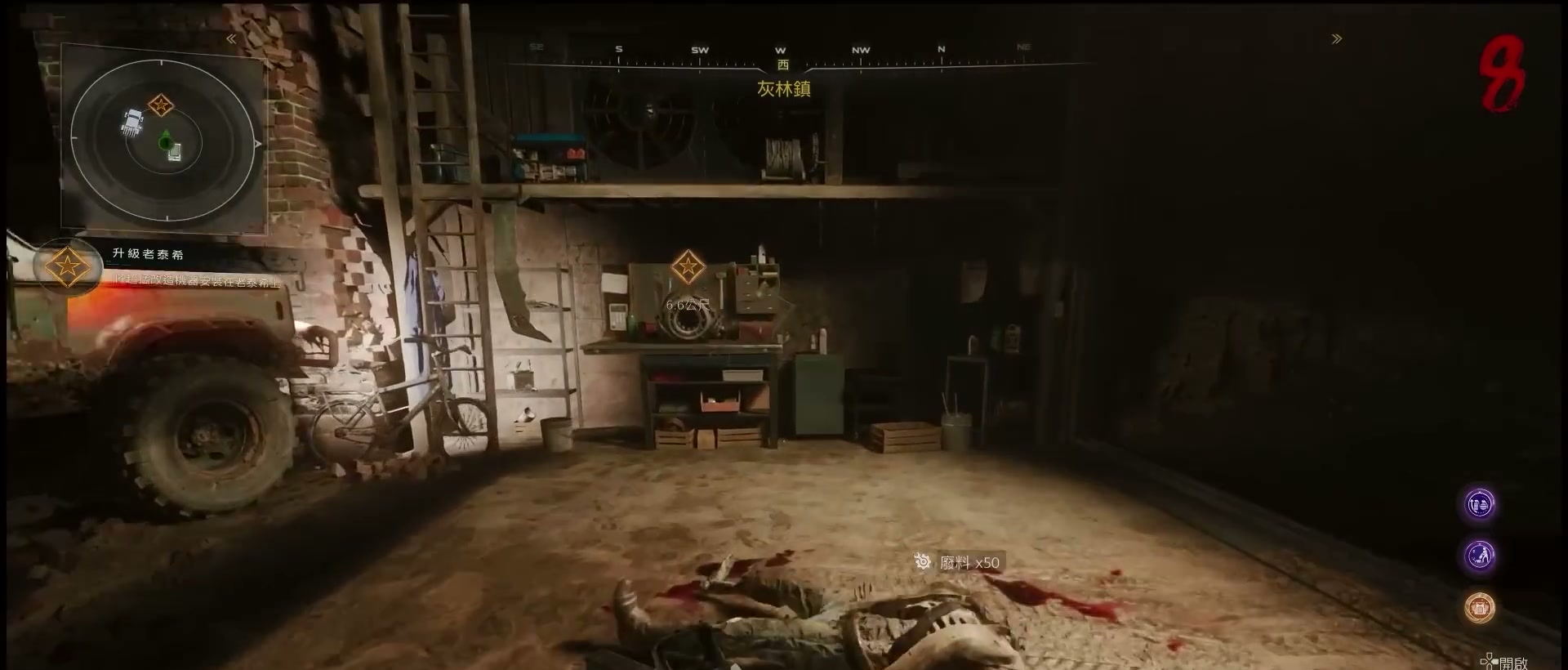Screen dimensions: 1568x670
Task: Open the 升級老泰希 objective tracker
Action: 148,254
